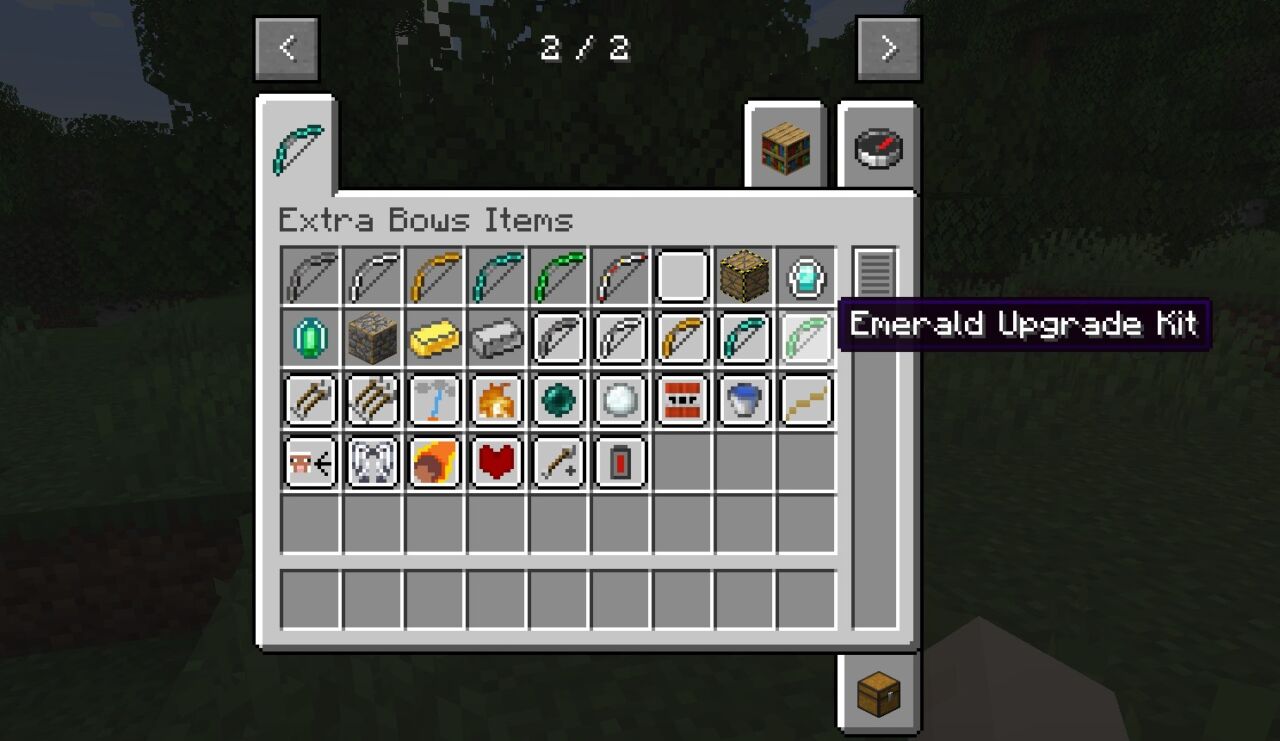Choose the TNT upgrade card
Viewport: 1280px width, 741px height.
coord(682,401)
